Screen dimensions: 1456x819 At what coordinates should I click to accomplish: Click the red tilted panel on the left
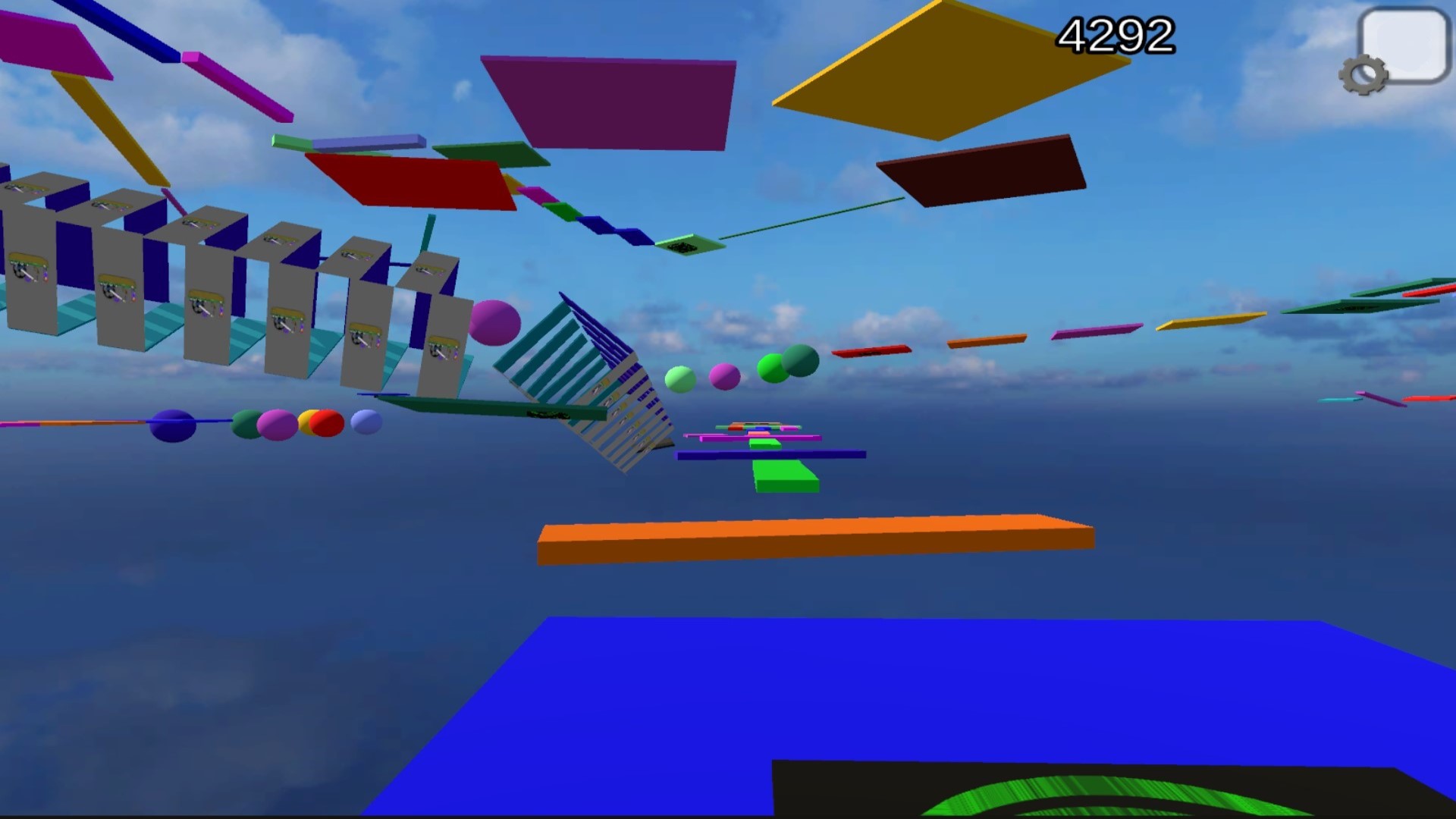point(409,178)
